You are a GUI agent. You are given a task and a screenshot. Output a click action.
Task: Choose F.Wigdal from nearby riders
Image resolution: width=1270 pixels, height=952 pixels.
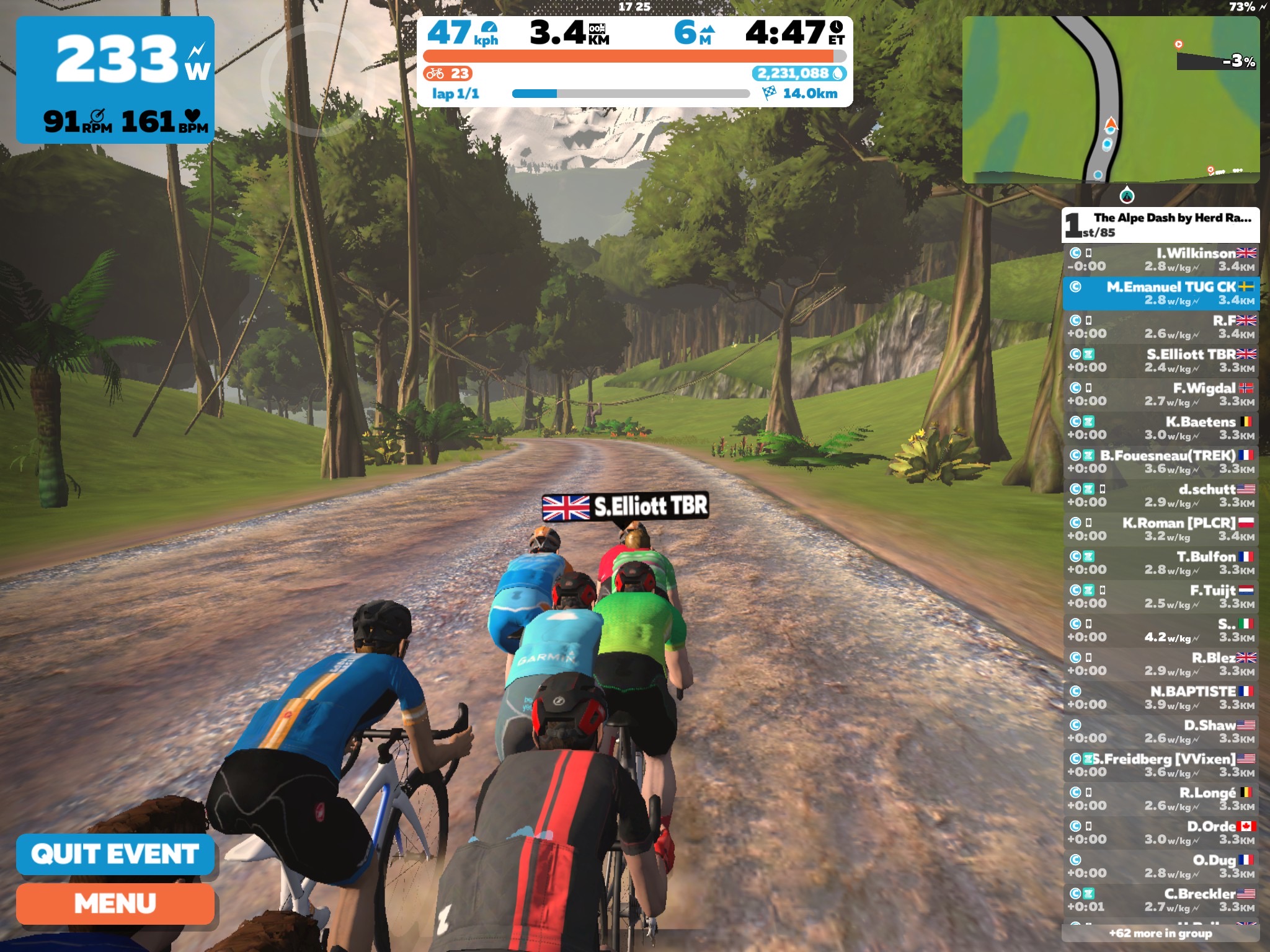pos(1160,394)
